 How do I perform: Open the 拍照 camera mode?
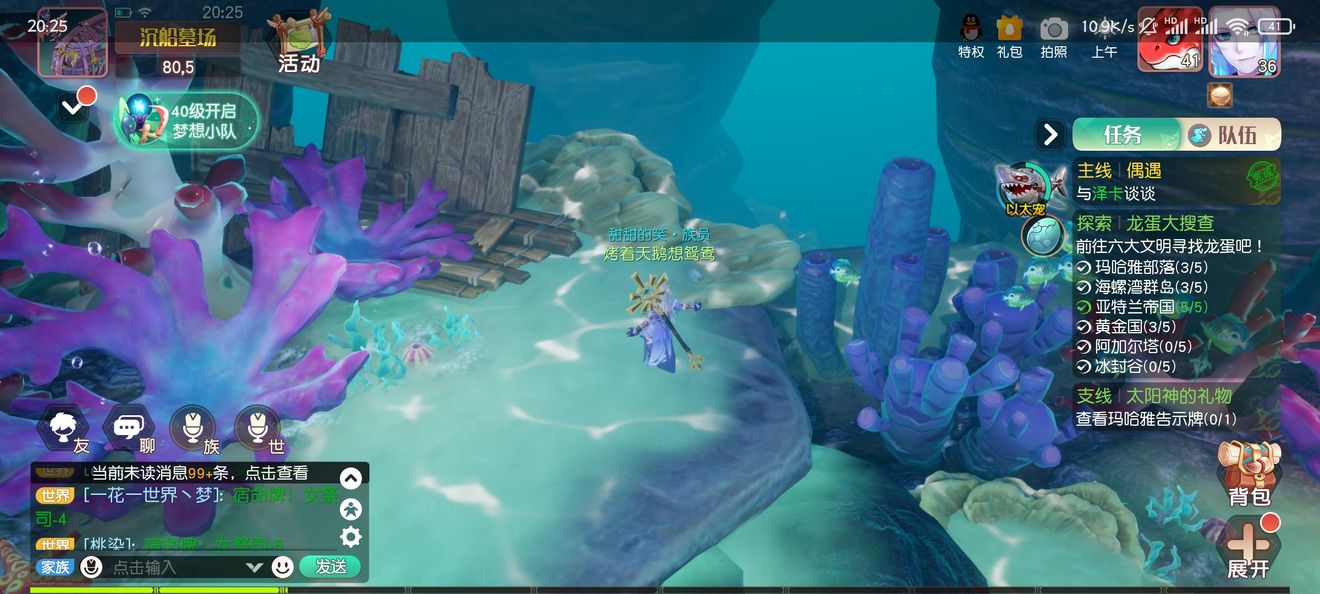pyautogui.click(x=1054, y=36)
